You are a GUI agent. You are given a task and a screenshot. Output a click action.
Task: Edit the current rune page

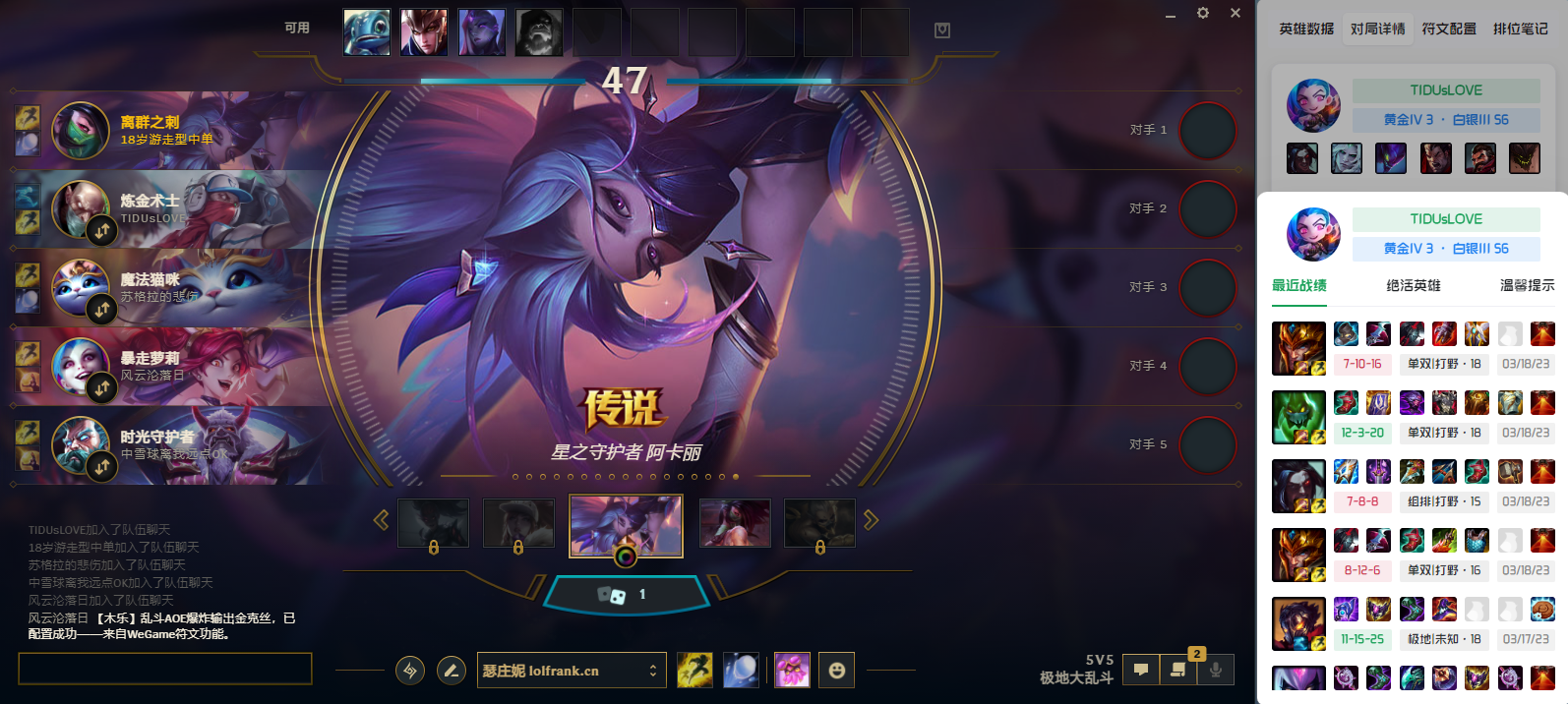(452, 671)
